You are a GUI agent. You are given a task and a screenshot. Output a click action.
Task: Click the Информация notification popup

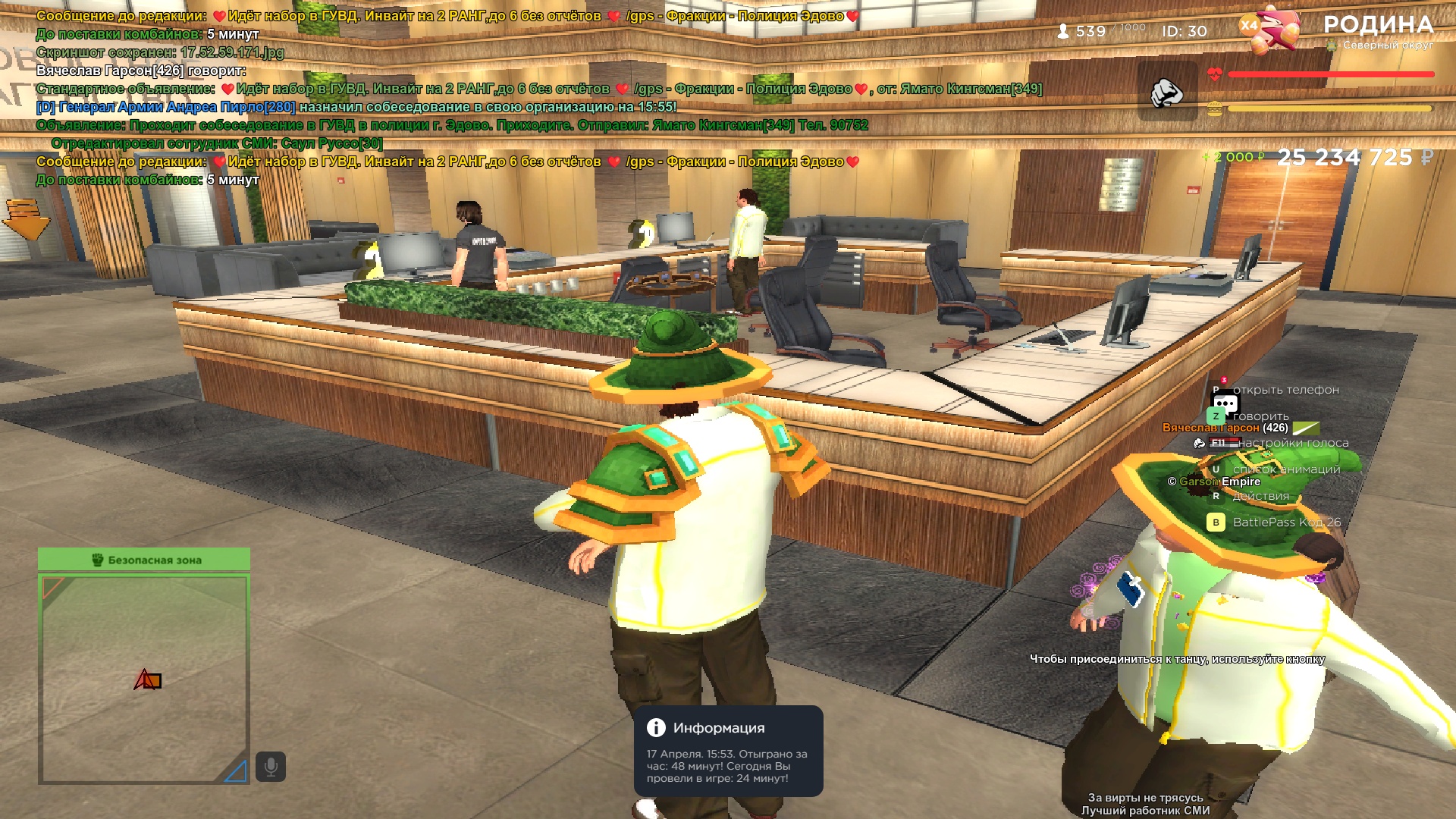coord(728,751)
